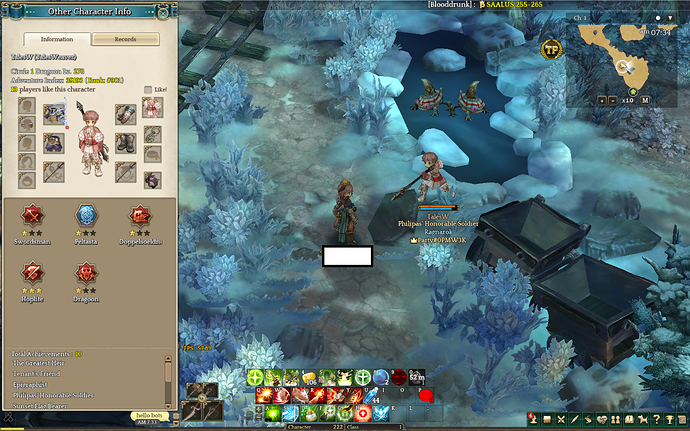The image size is (690, 431).
Task: Inspect the blue winged weapon equipment slot
Action: click(x=53, y=111)
